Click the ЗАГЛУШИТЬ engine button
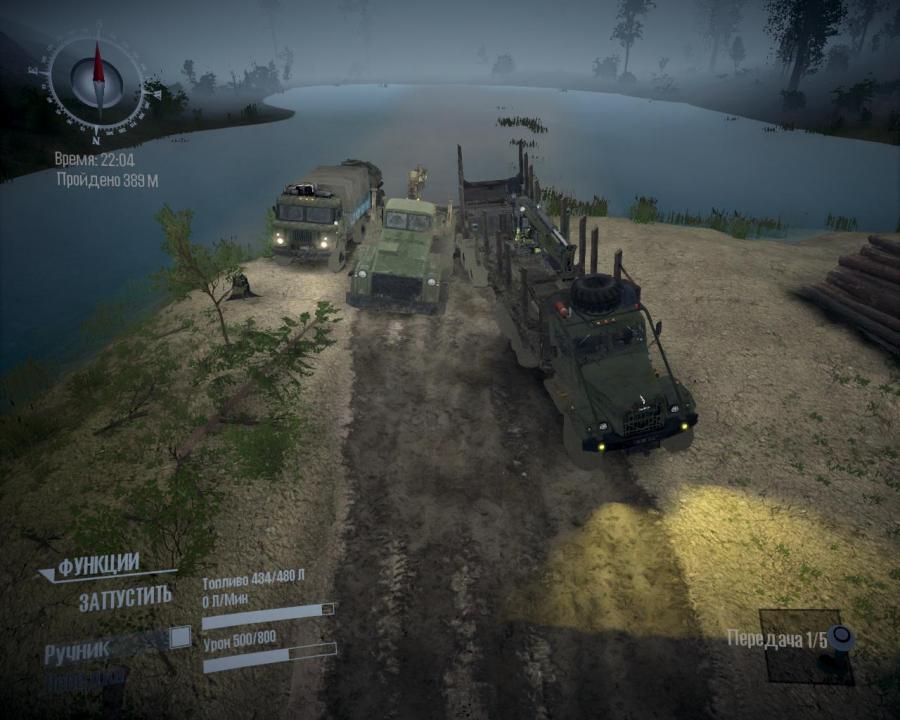 point(125,599)
